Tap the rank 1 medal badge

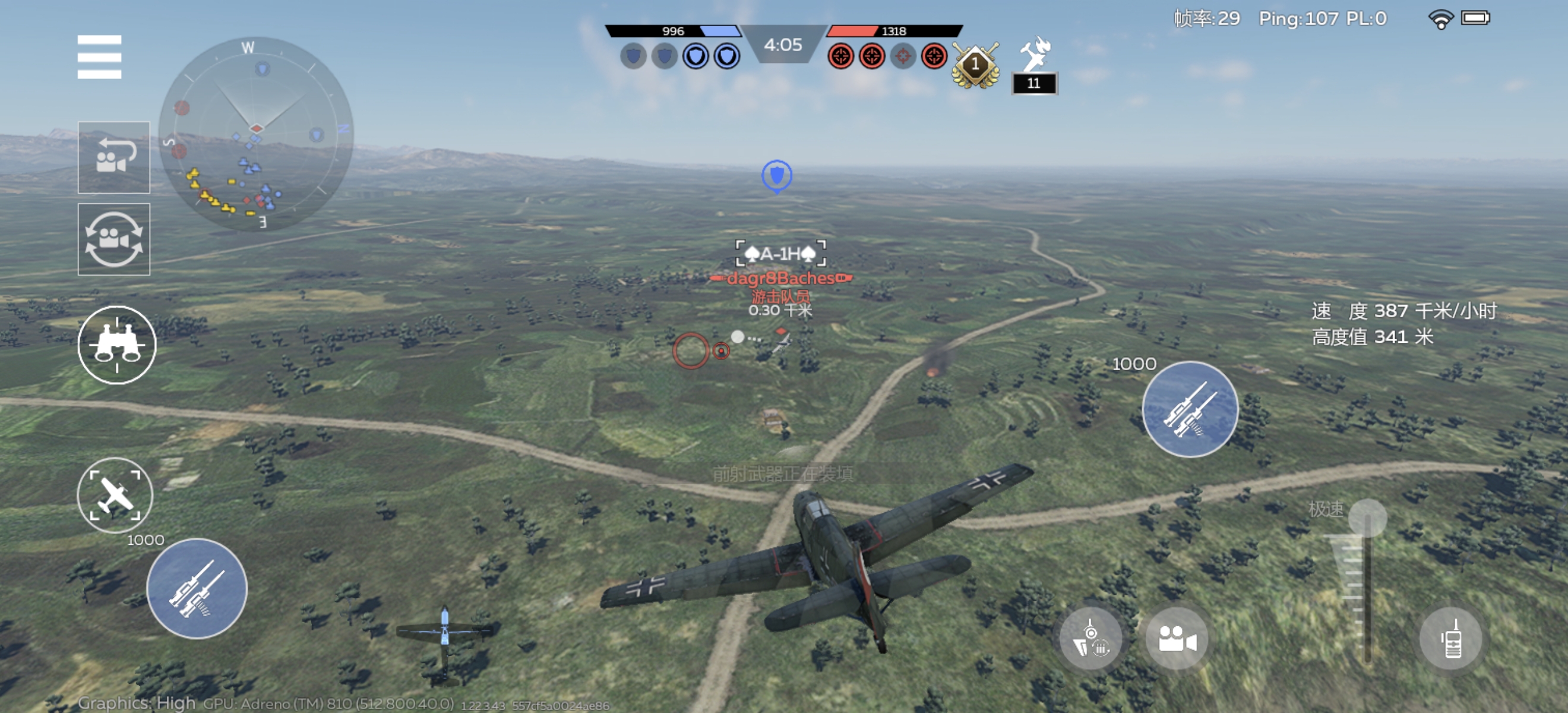[975, 65]
